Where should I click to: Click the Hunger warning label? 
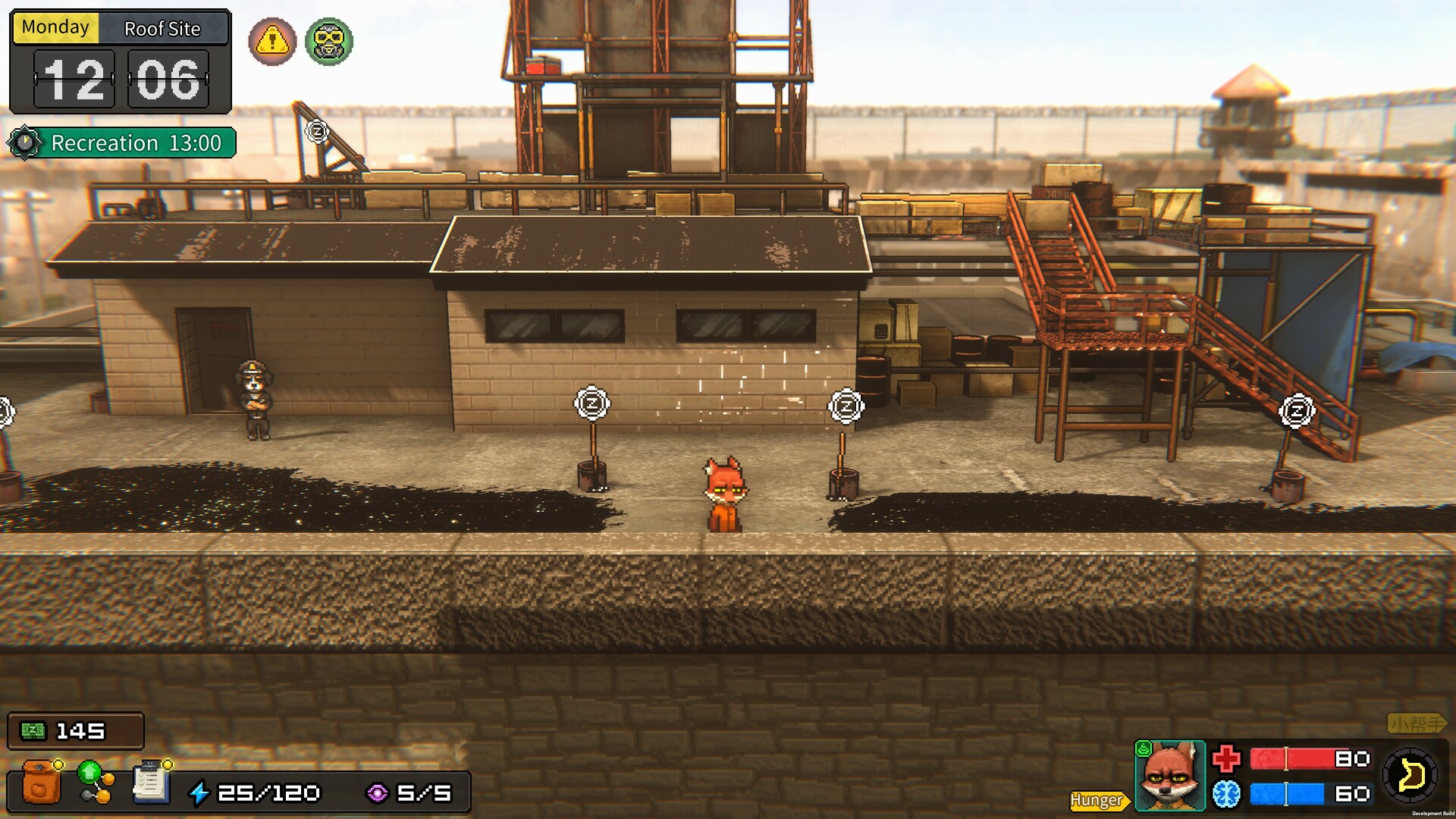pos(1099,800)
